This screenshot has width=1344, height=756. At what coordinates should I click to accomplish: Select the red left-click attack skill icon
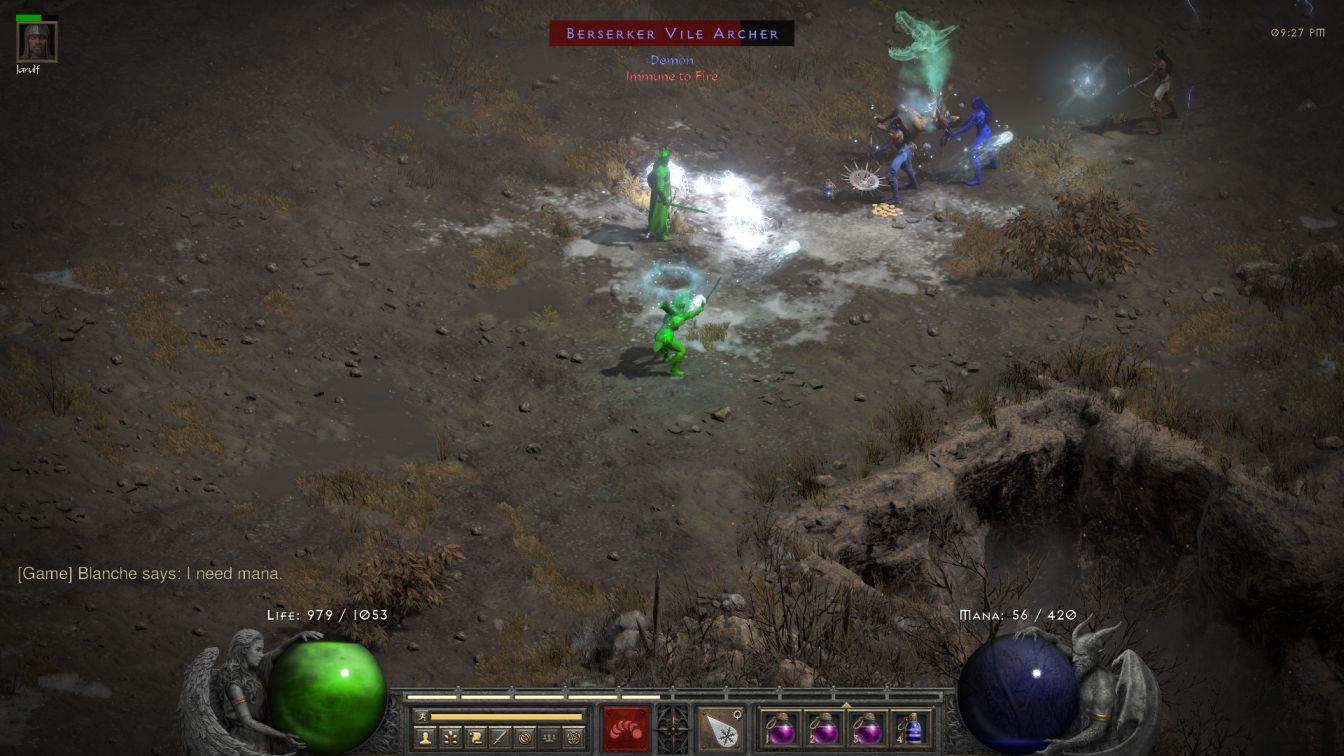pyautogui.click(x=625, y=729)
